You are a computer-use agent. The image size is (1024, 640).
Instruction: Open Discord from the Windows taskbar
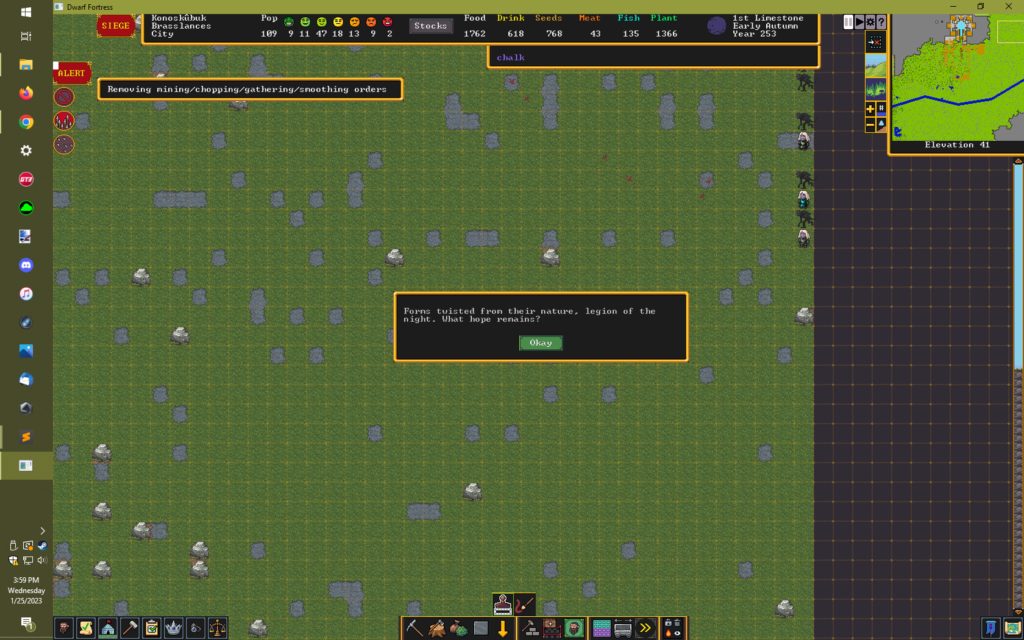pos(26,266)
